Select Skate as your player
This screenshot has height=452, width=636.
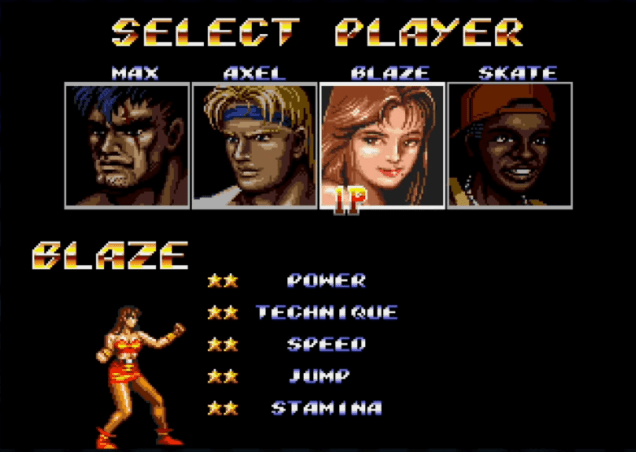(x=509, y=145)
